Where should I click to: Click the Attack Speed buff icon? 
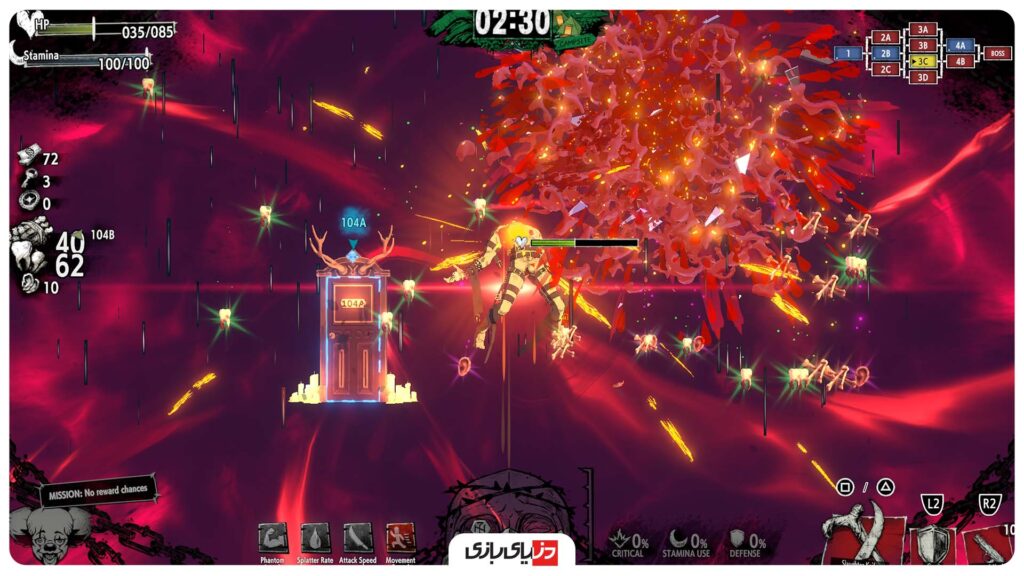(358, 539)
